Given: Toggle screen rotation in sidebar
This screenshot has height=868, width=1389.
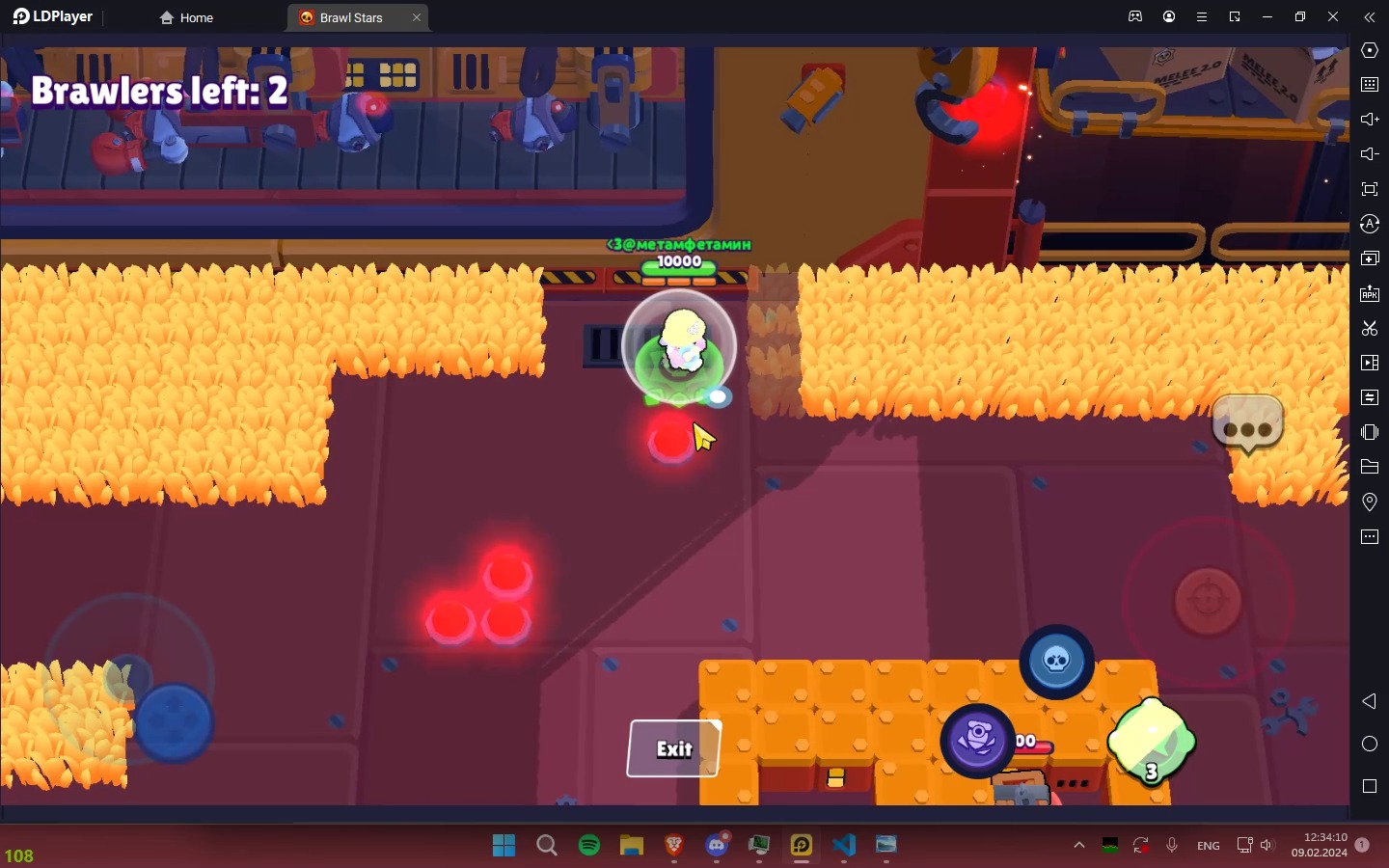Looking at the screenshot, I should (x=1370, y=224).
